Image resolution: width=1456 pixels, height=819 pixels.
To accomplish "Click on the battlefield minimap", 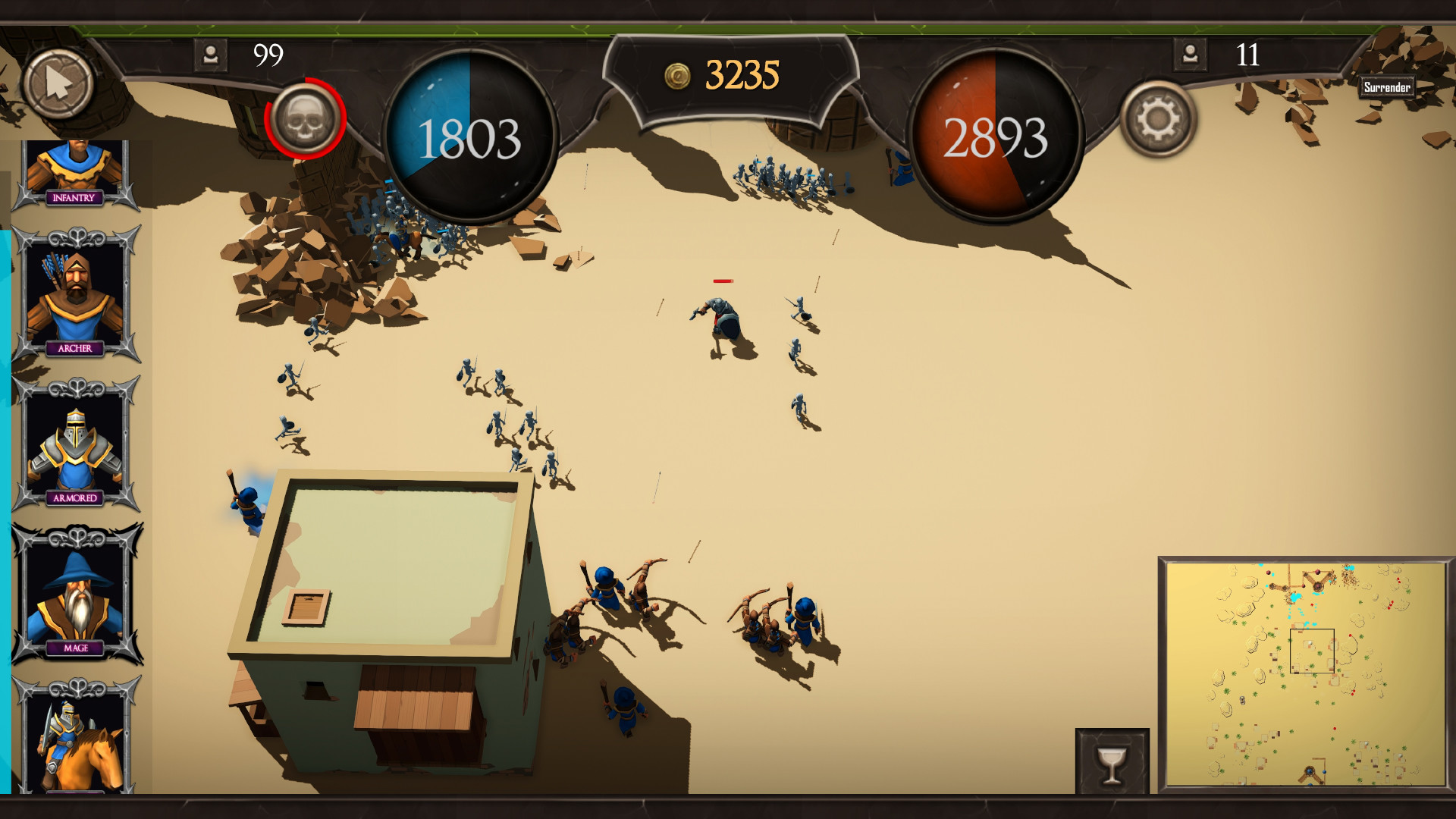I will [x=1304, y=673].
